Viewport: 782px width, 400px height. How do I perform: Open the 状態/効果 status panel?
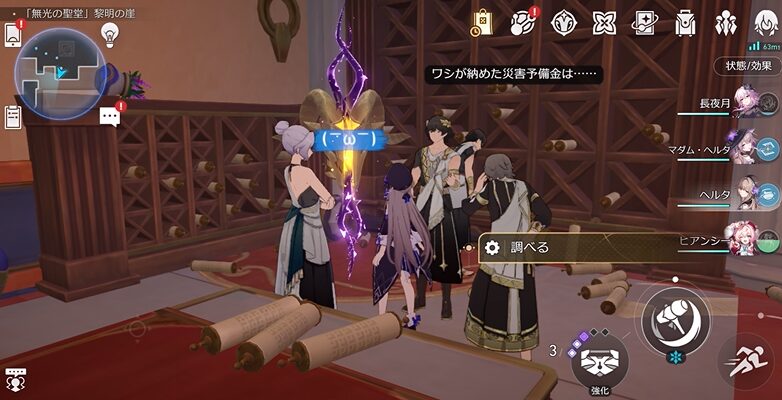748,66
